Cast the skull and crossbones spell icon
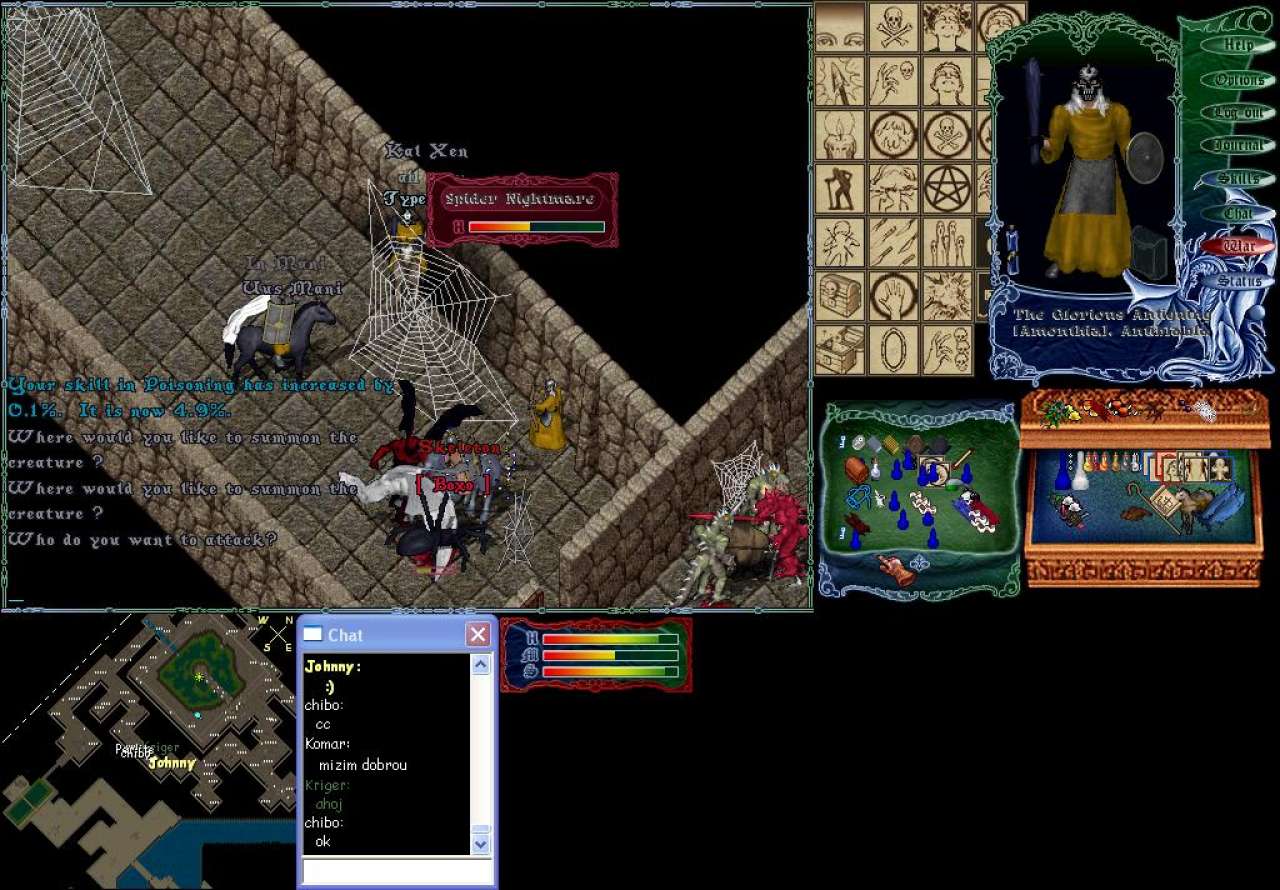1280x890 pixels. [893, 26]
